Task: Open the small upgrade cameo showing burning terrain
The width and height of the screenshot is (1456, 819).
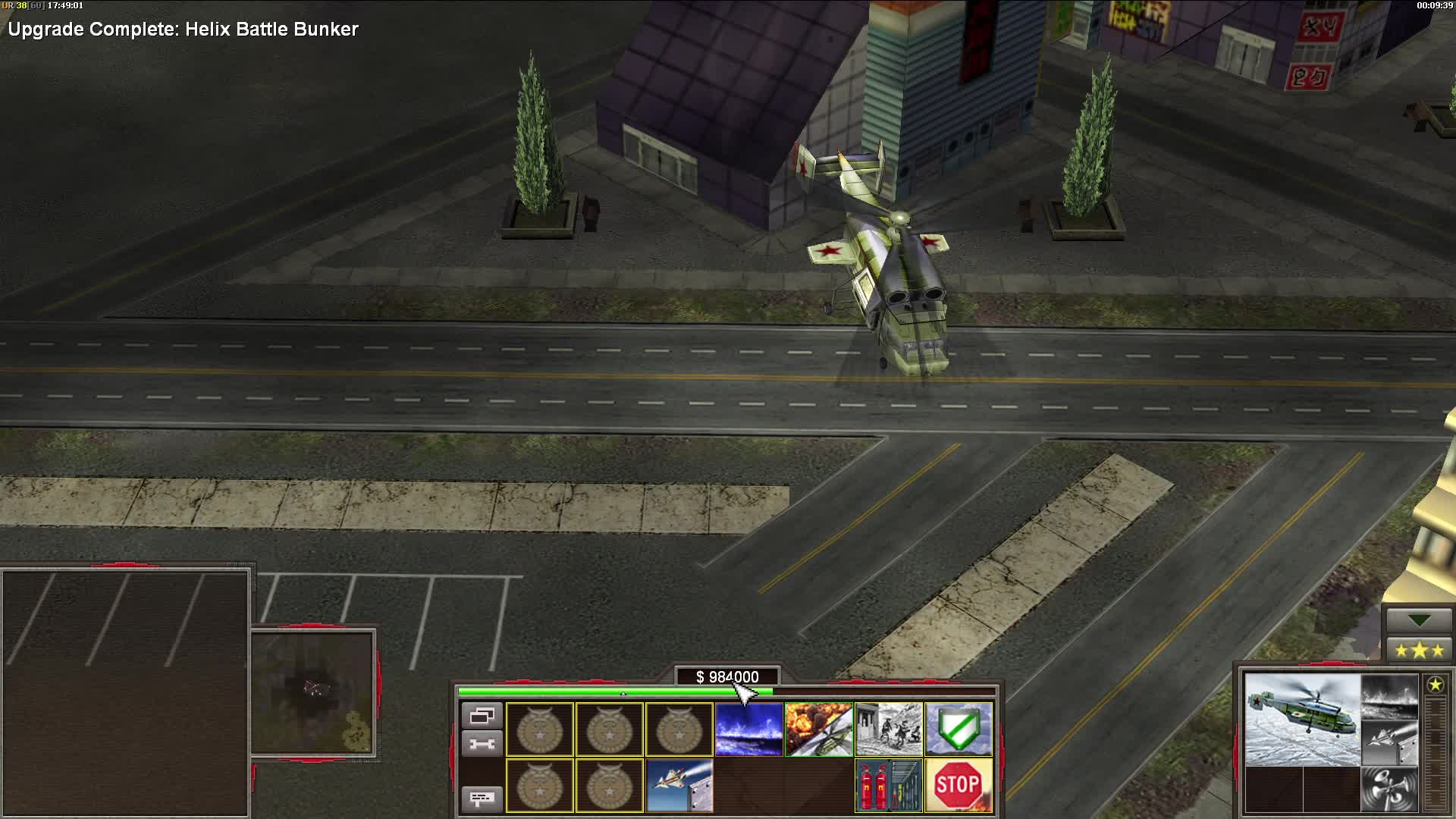Action: [x=1389, y=697]
